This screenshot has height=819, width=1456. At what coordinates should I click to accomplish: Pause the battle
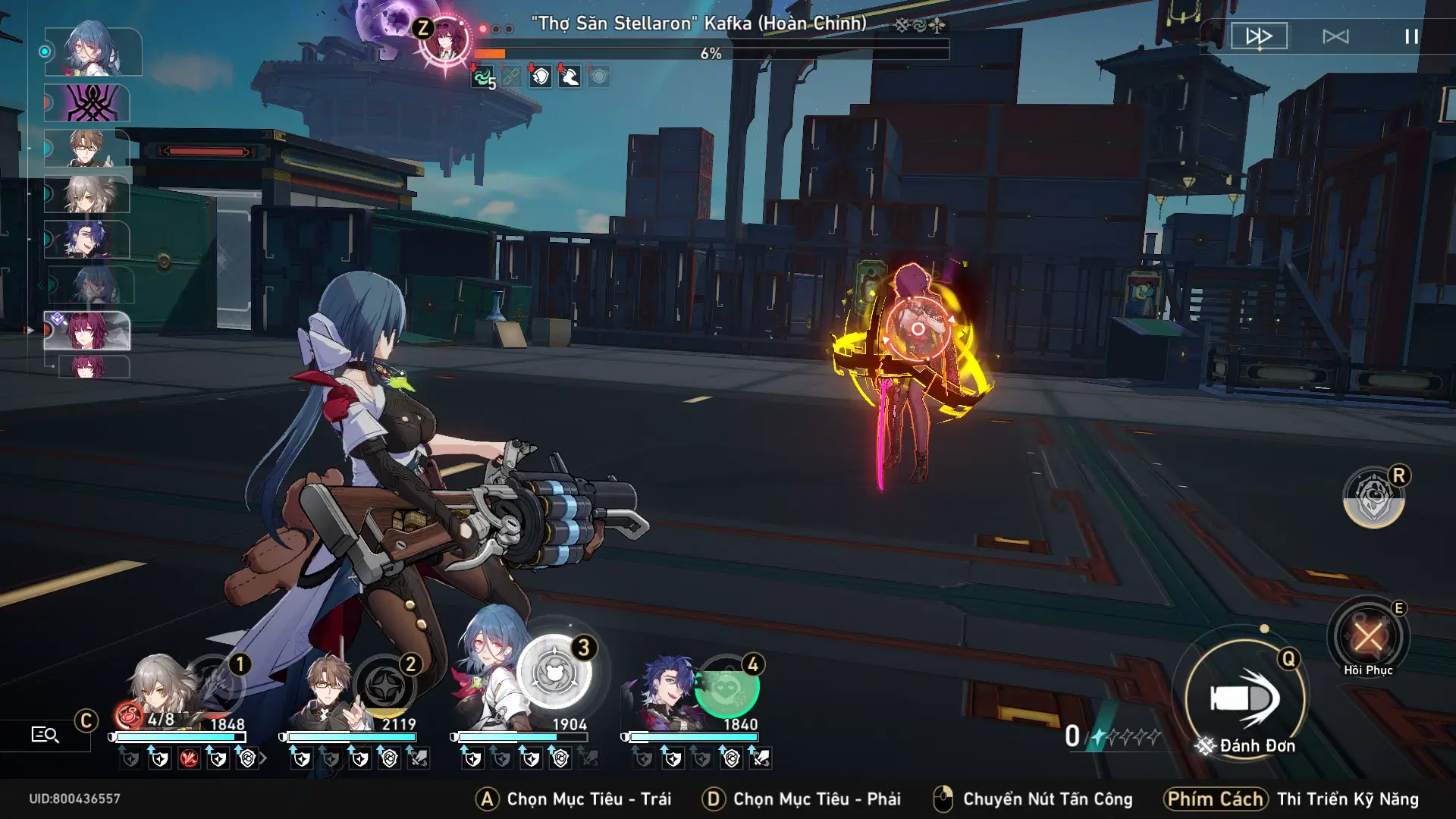[1410, 36]
